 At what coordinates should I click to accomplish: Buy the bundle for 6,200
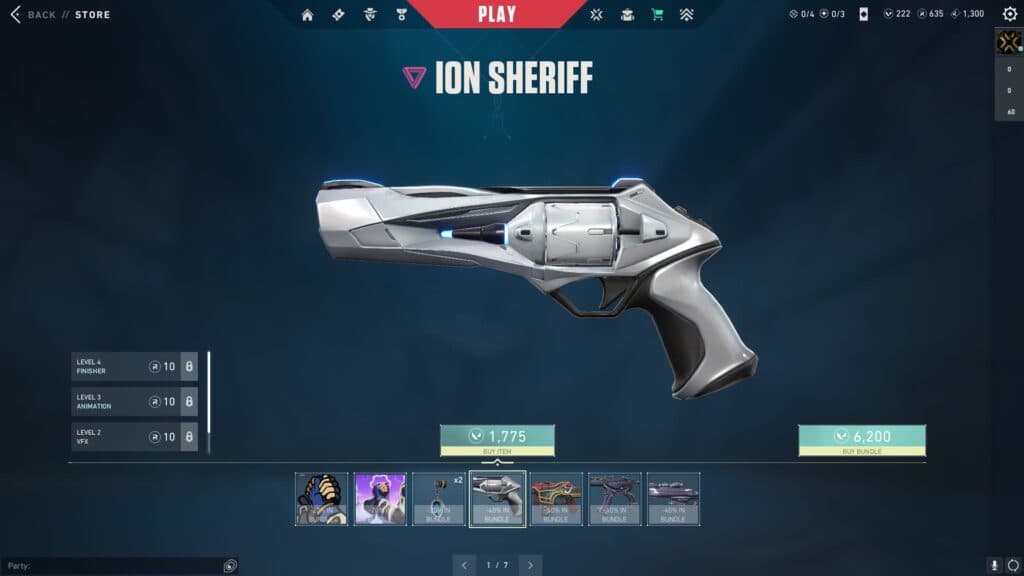(x=861, y=437)
